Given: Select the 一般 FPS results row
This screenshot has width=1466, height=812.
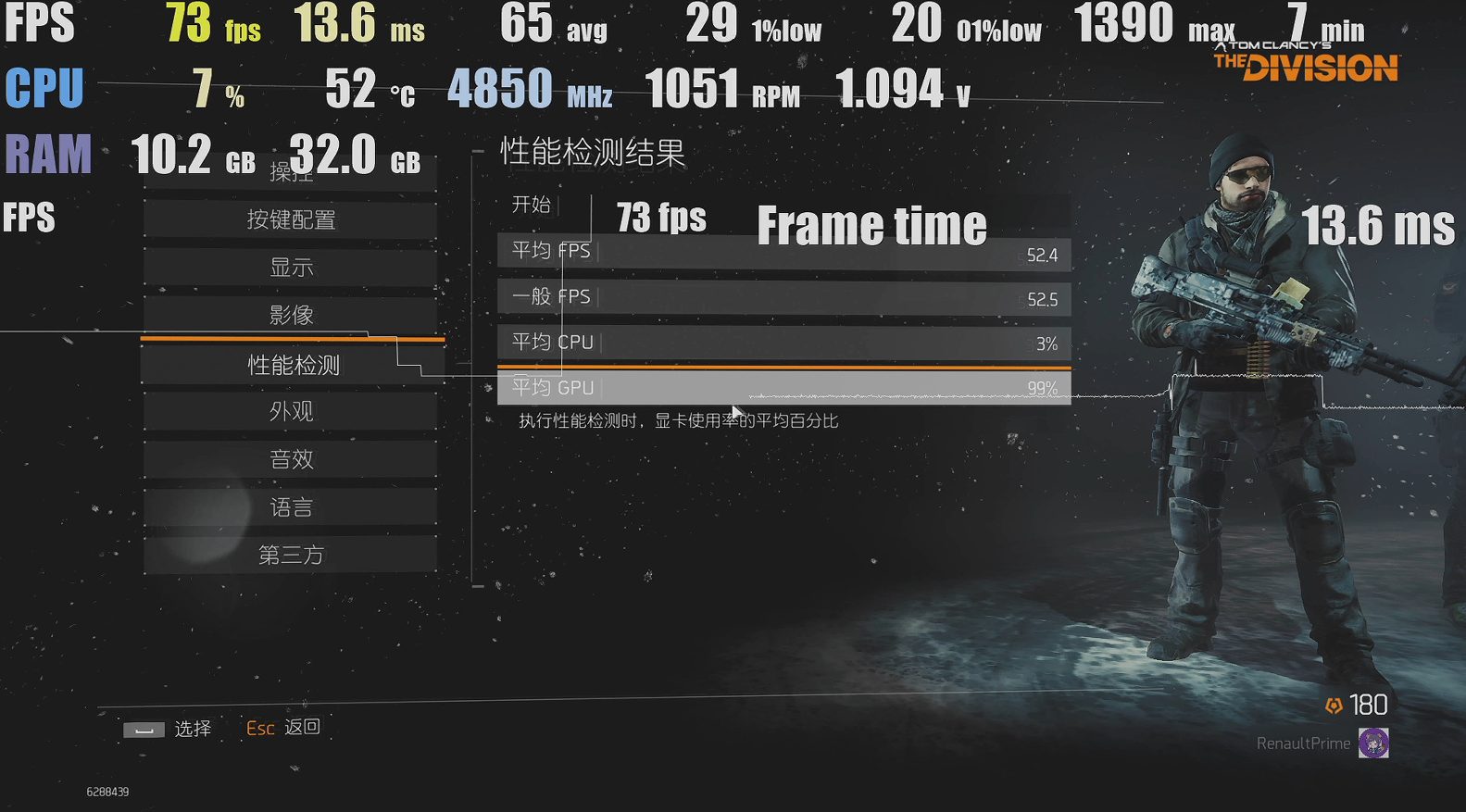Looking at the screenshot, I should point(783,296).
